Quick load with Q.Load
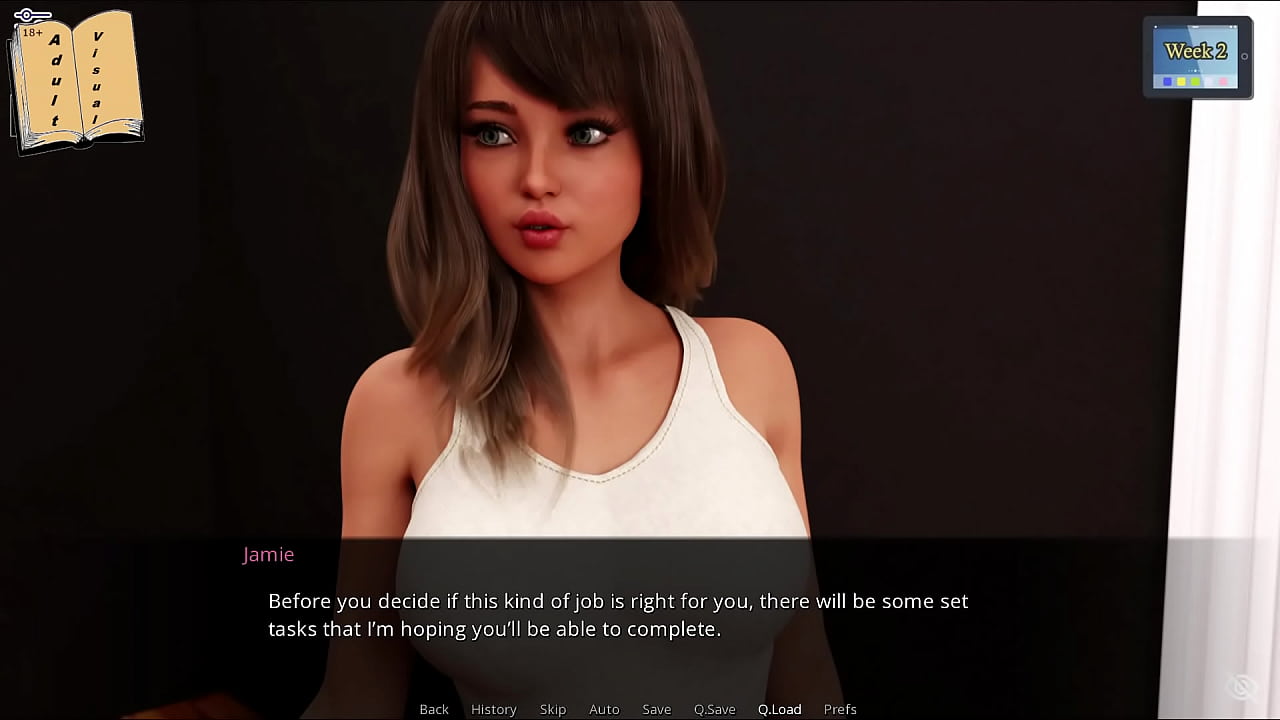1280x720 pixels. tap(779, 709)
